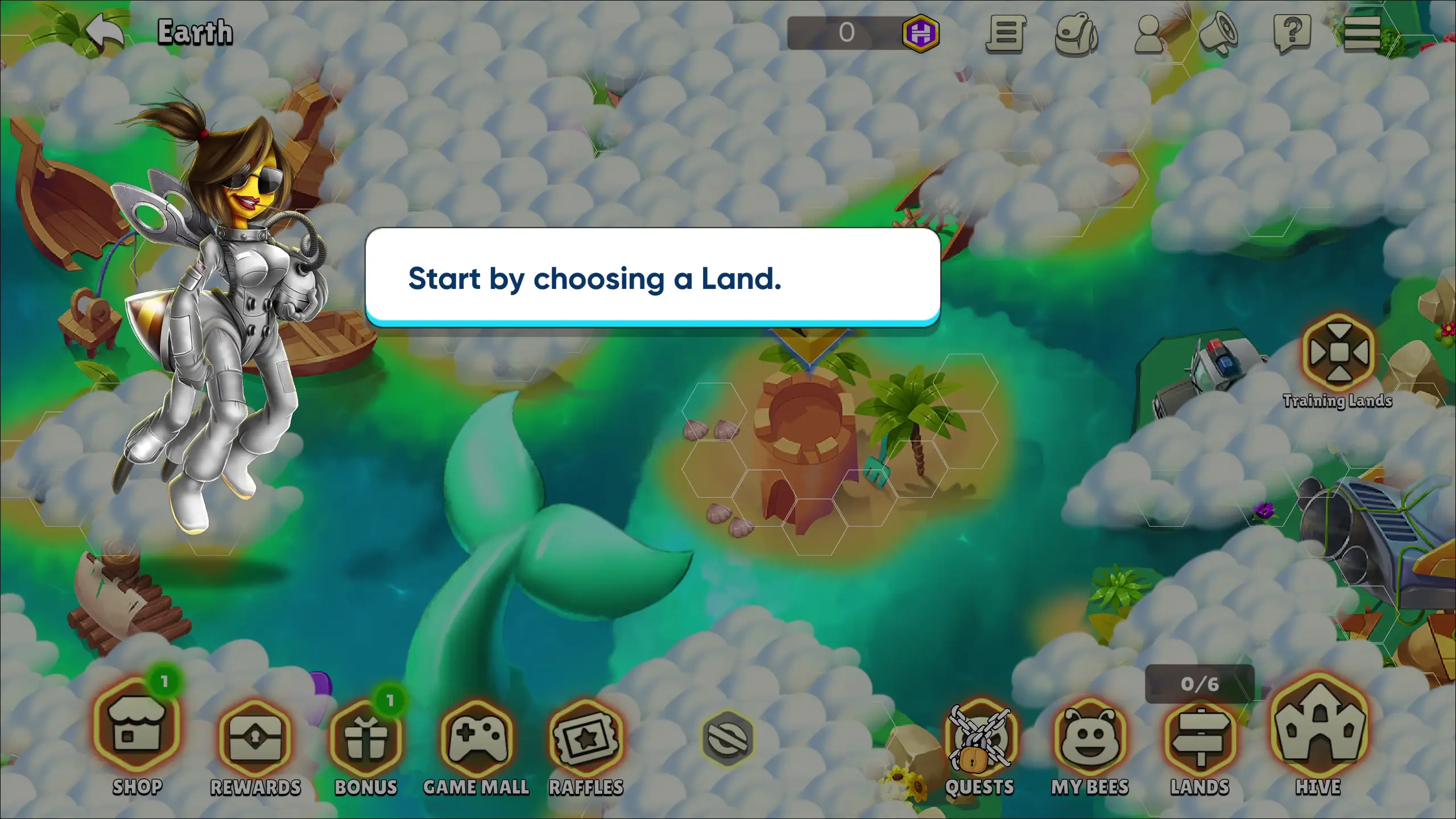Open the announcements megaphone
This screenshot has width=1456, height=819.
1221,35
